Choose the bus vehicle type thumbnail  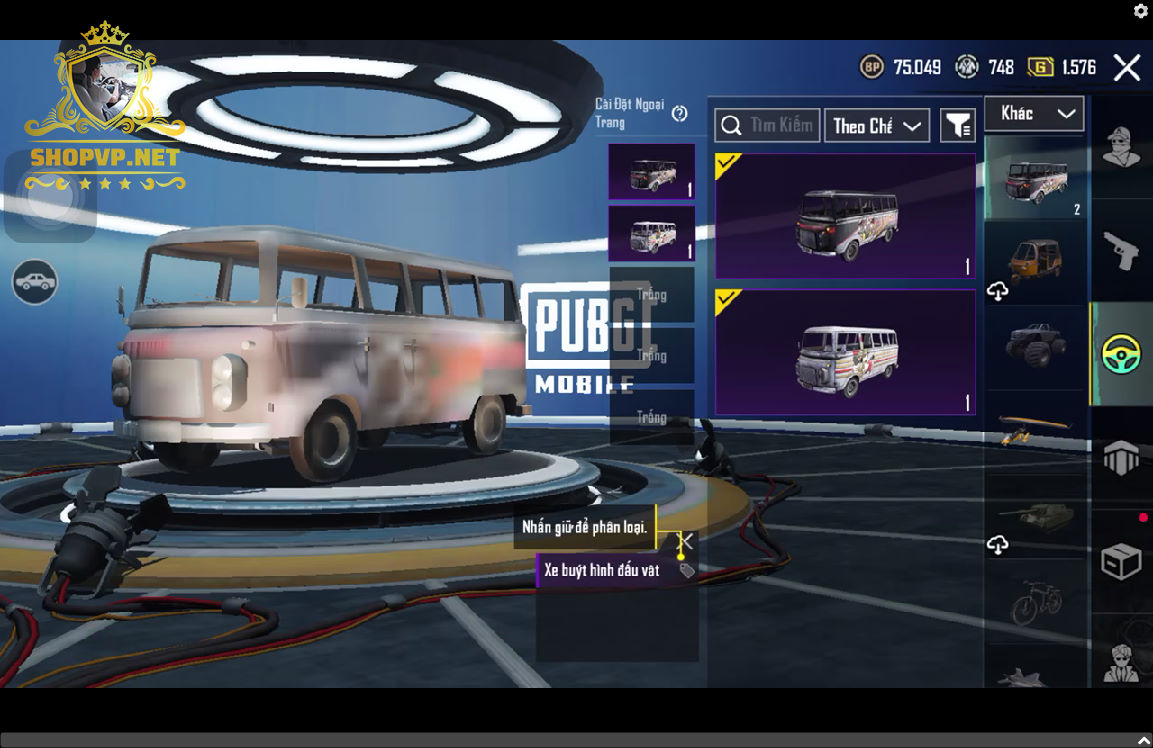1035,178
